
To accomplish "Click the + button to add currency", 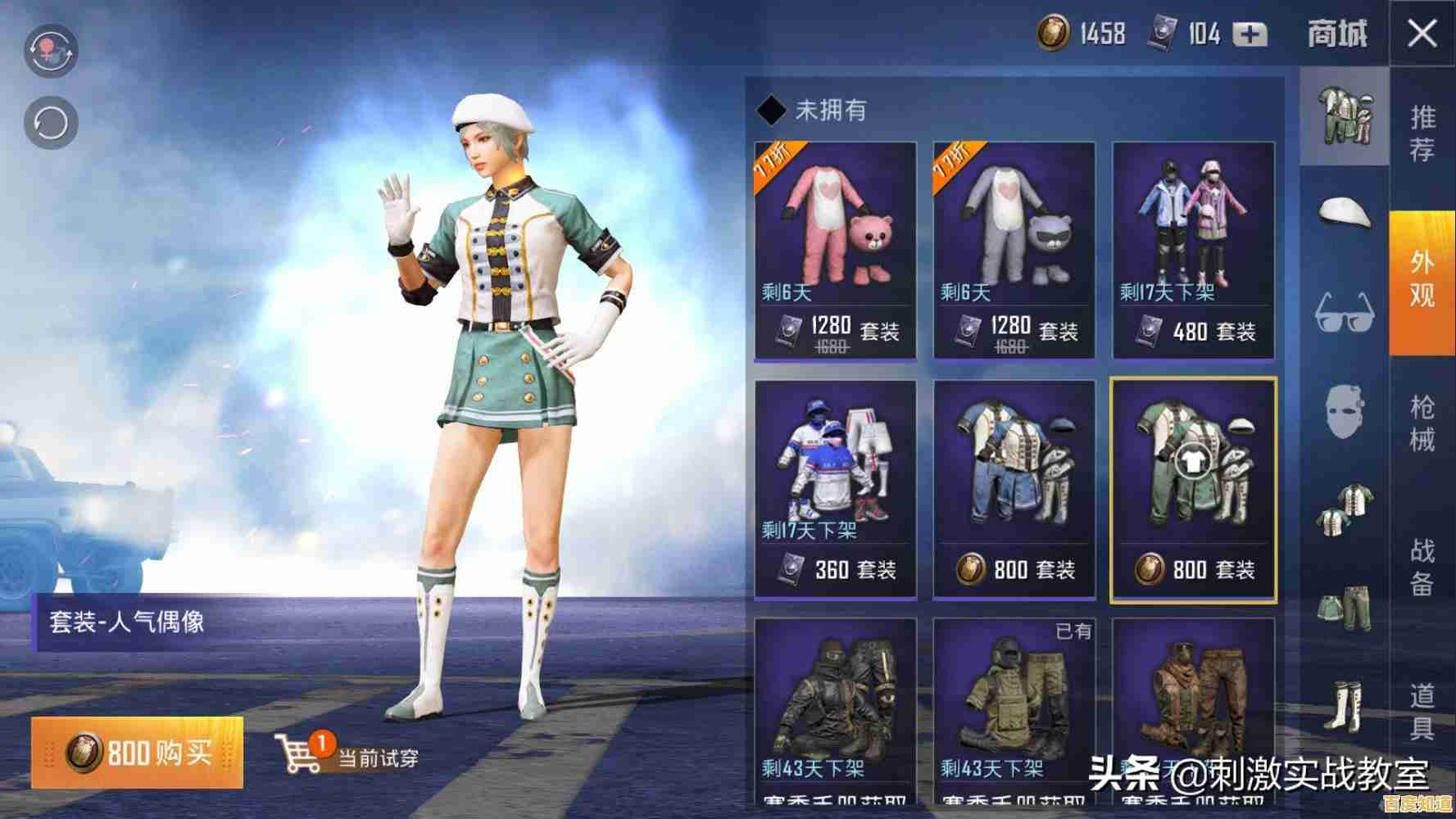I will click(x=1250, y=34).
